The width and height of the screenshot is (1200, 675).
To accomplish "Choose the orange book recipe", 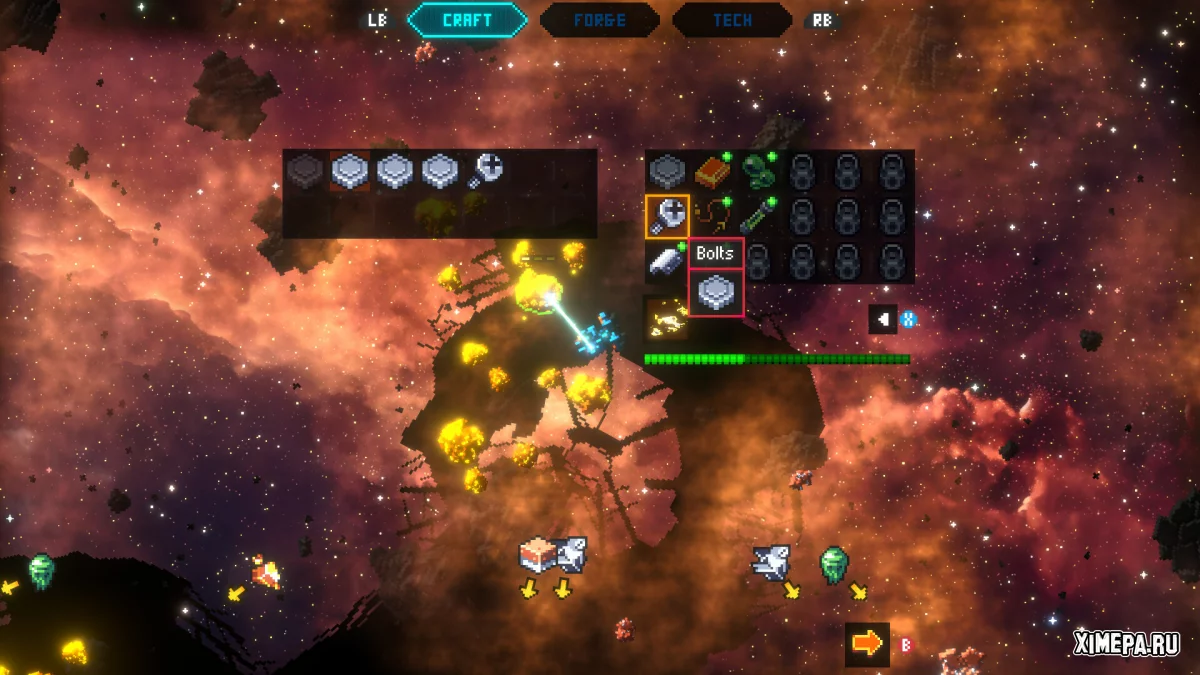I will [713, 171].
